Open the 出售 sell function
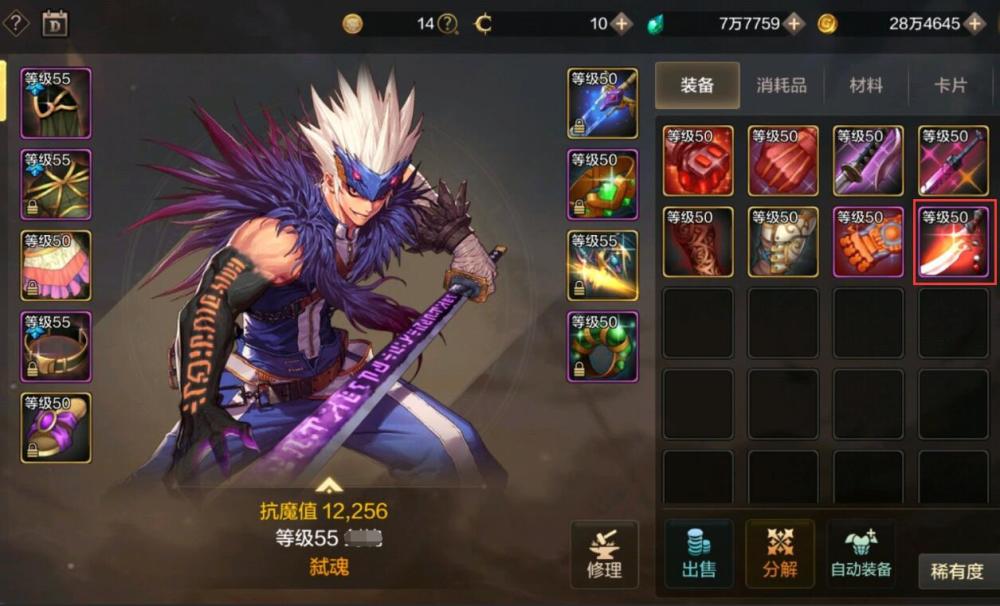Image resolution: width=1000 pixels, height=606 pixels. [699, 553]
